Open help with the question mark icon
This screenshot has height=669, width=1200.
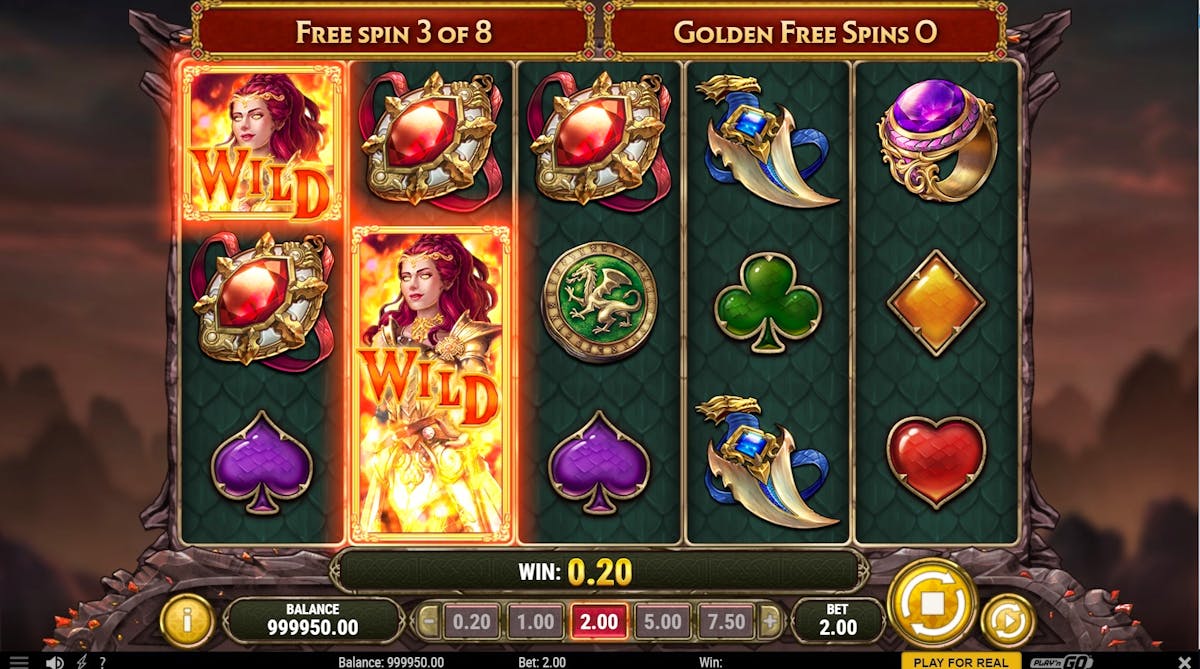click(102, 662)
